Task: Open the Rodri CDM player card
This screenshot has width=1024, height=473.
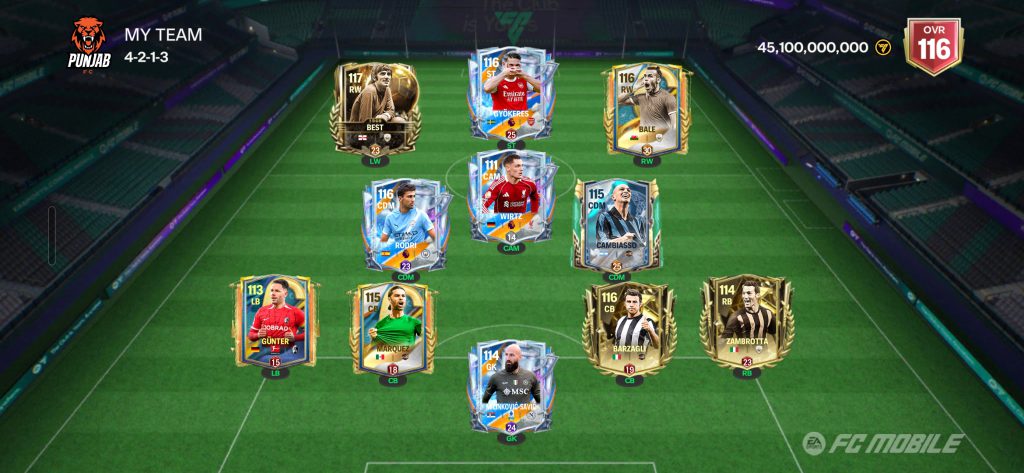Action: tap(405, 225)
